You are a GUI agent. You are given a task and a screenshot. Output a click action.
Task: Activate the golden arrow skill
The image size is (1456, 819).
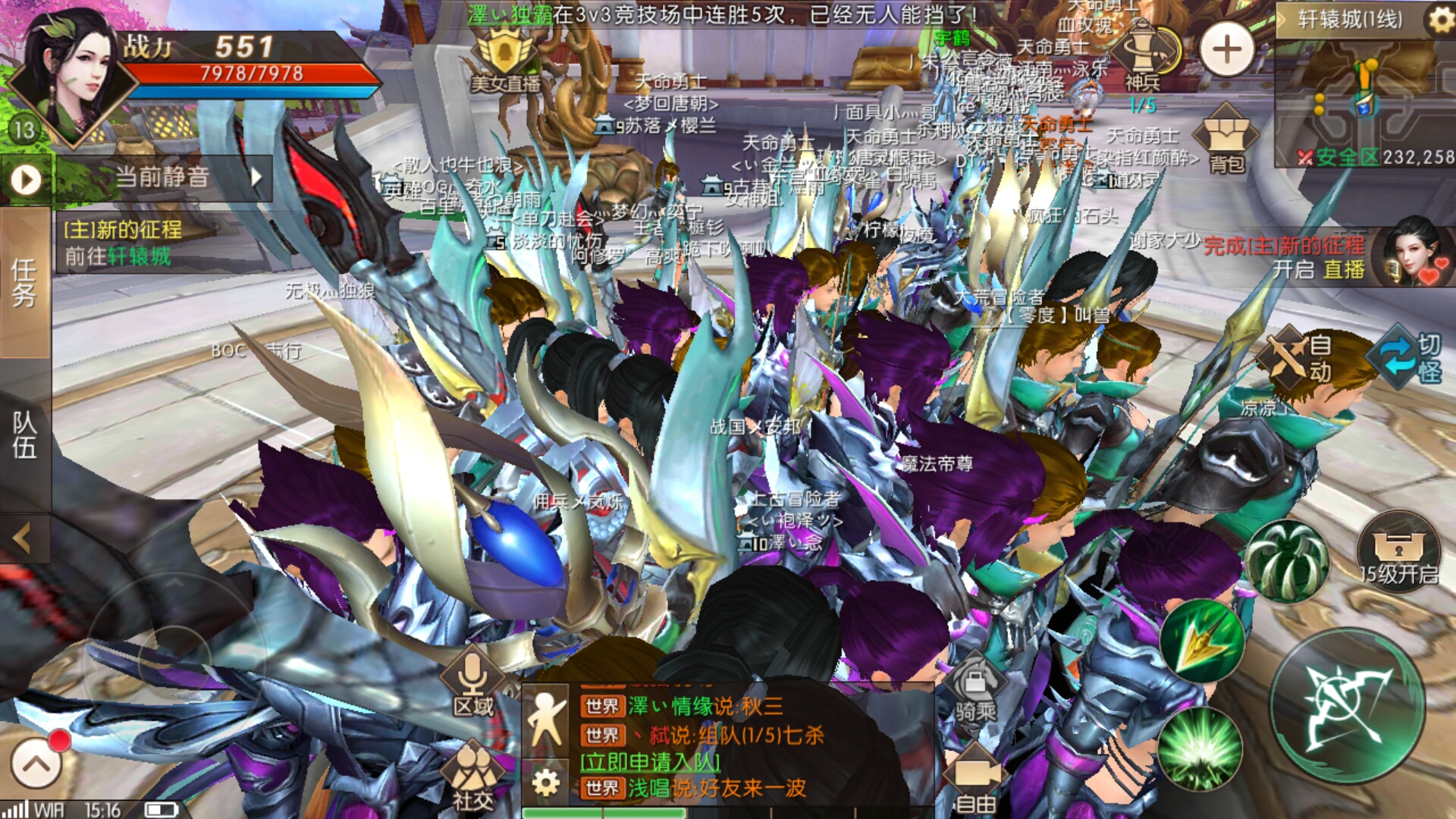1202,641
